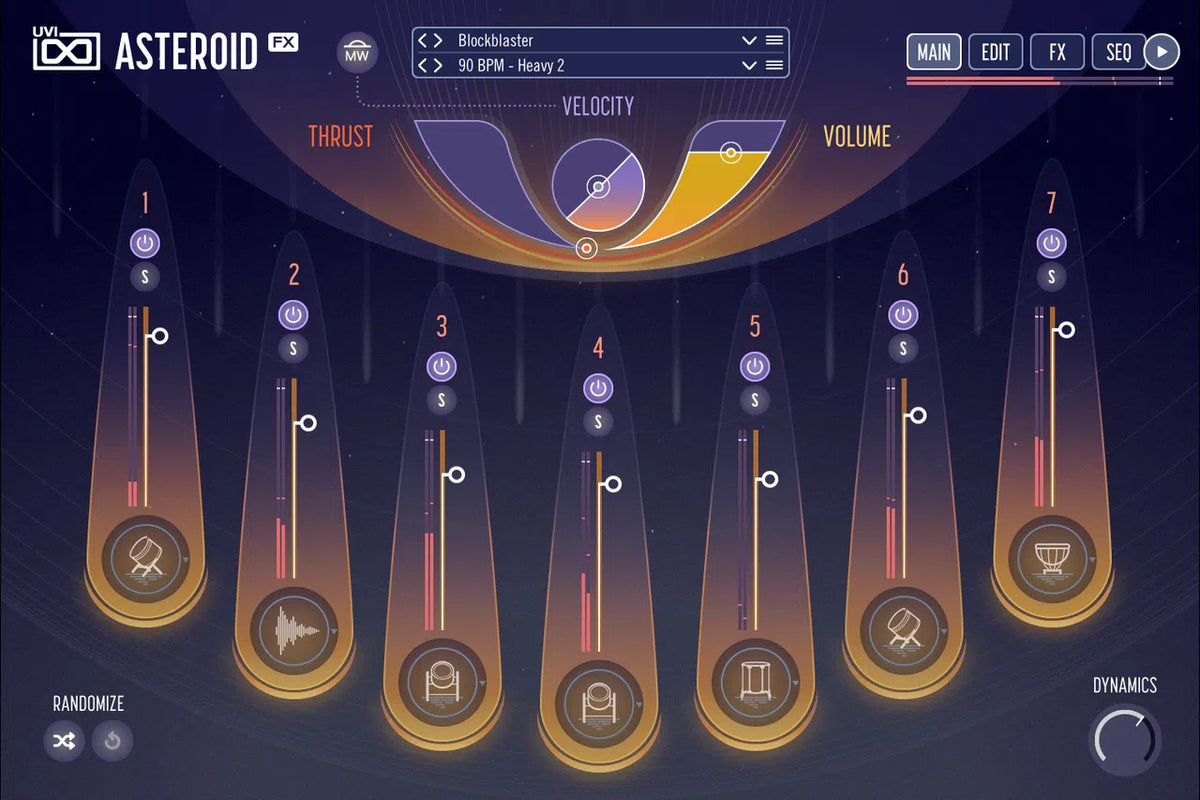Toggle power for layer 7
This screenshot has height=800, width=1200.
coord(1051,243)
